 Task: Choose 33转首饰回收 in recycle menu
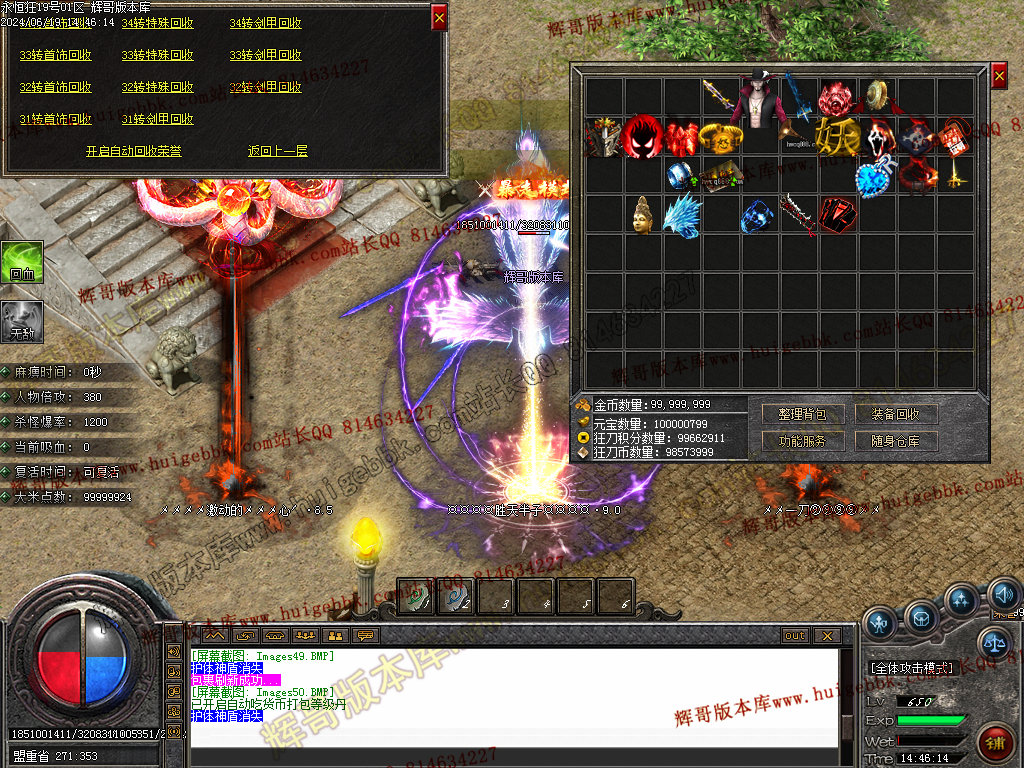(56, 55)
